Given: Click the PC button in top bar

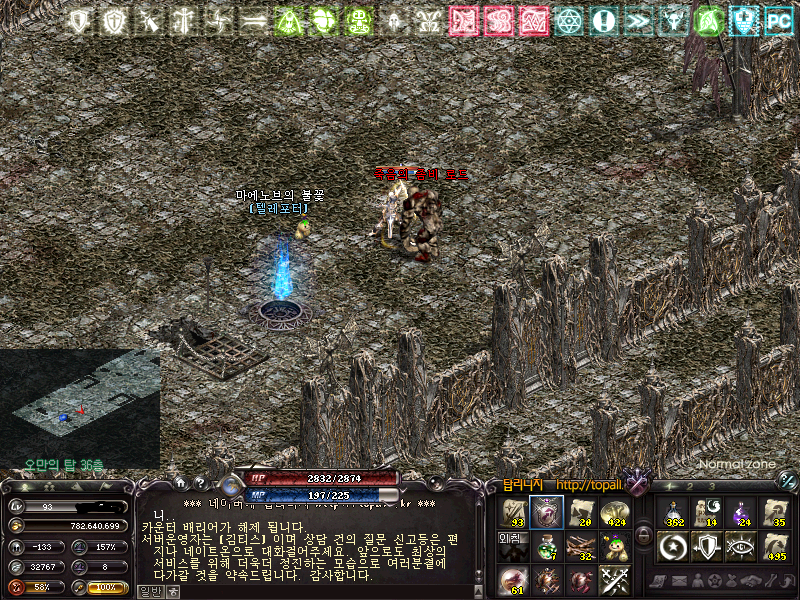Looking at the screenshot, I should (777, 20).
